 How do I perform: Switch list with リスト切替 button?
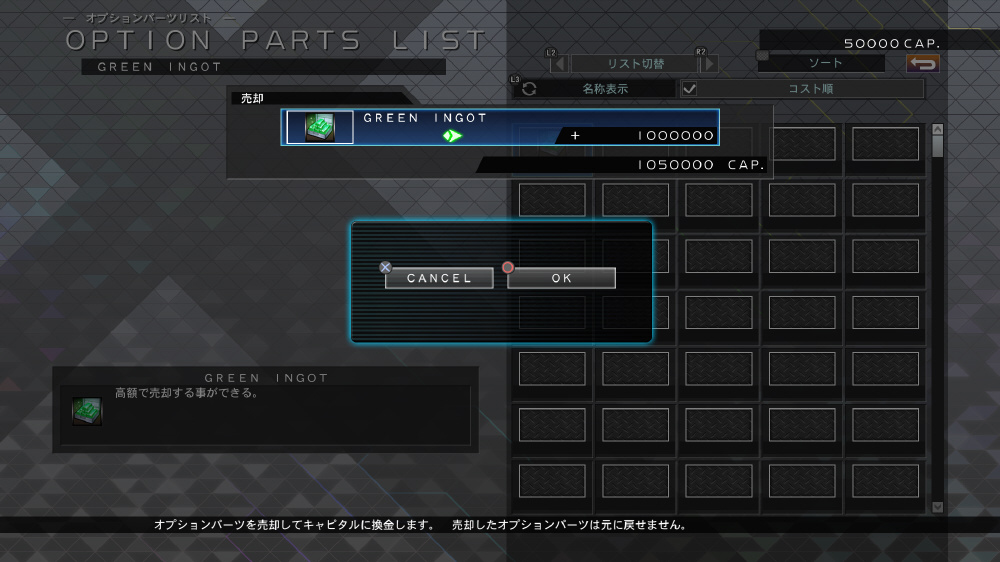(635, 64)
